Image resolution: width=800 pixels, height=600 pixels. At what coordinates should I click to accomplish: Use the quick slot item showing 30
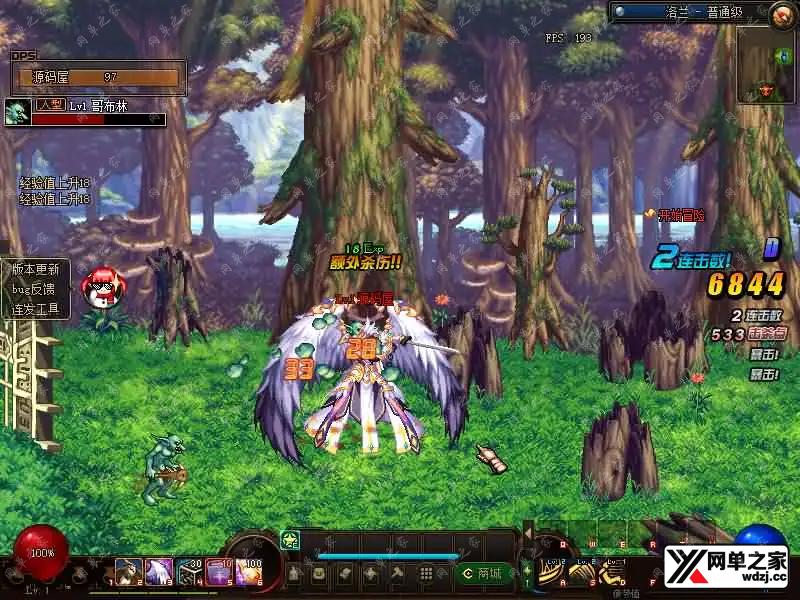coord(190,572)
